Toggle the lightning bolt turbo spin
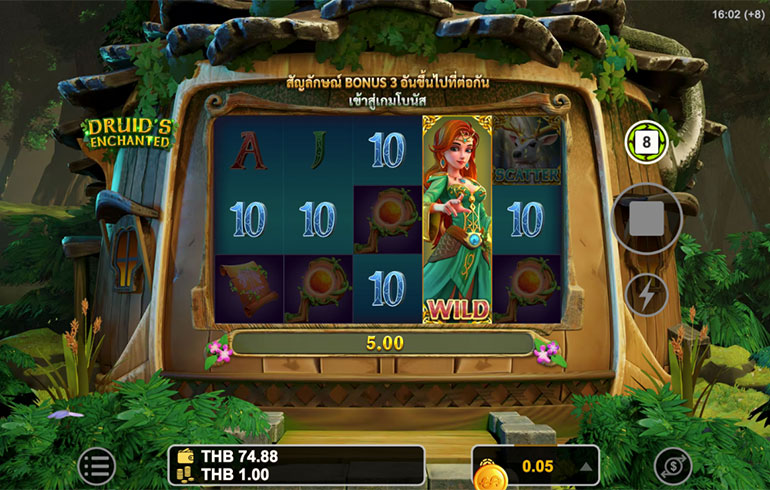 tap(646, 295)
